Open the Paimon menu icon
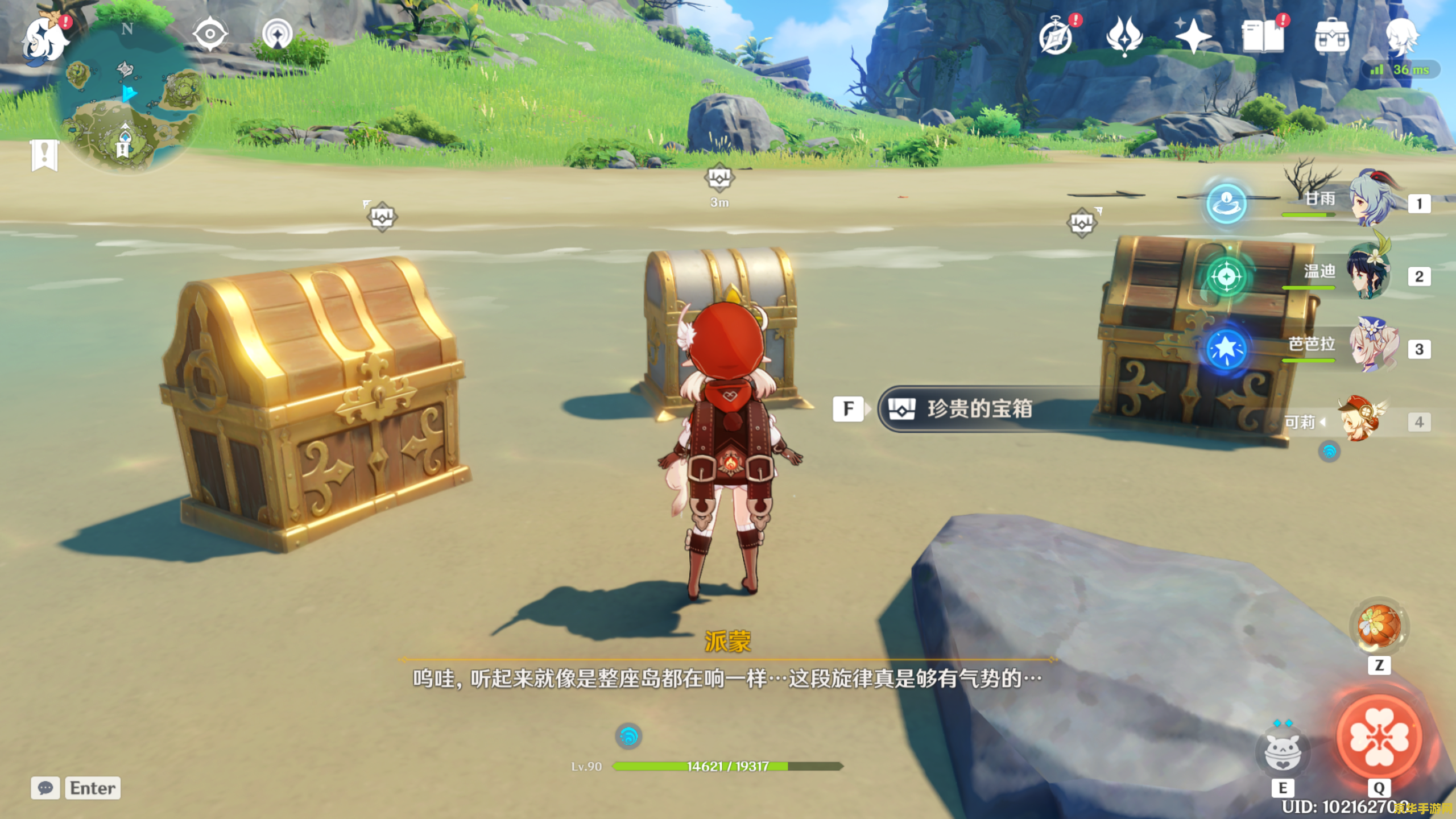 44,39
